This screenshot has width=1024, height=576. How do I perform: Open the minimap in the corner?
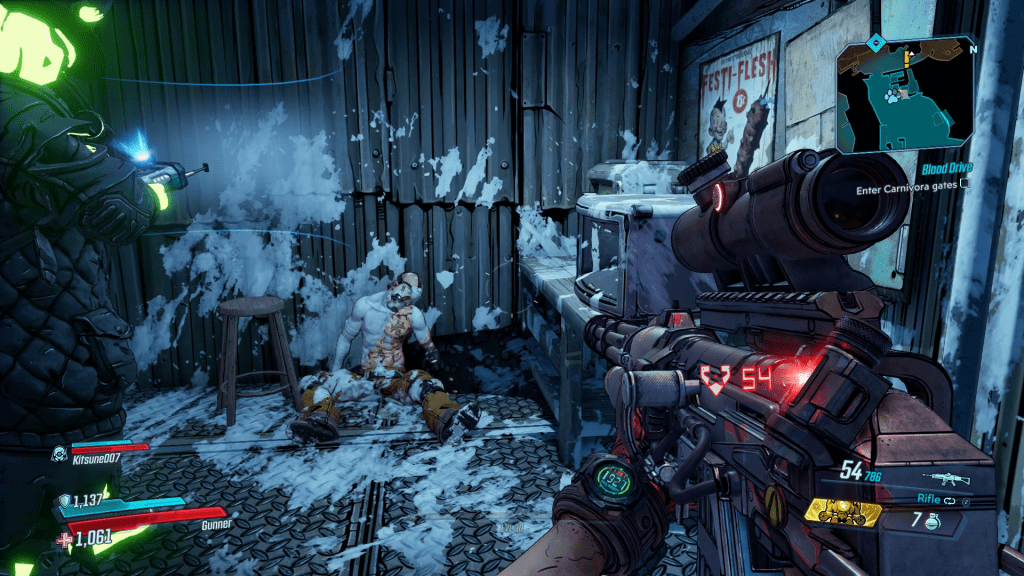pos(906,94)
